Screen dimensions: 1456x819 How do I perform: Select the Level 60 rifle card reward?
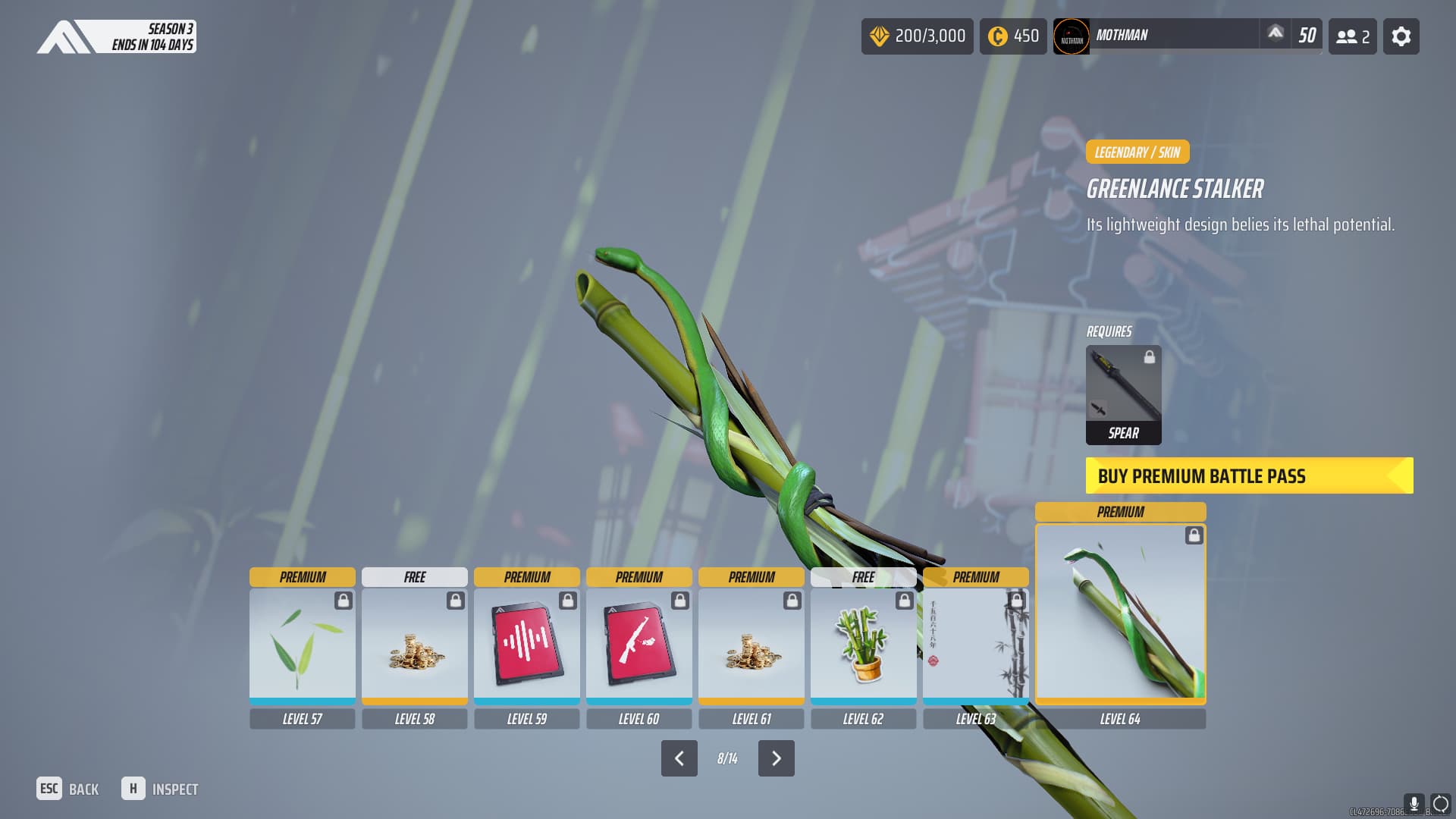pos(639,645)
